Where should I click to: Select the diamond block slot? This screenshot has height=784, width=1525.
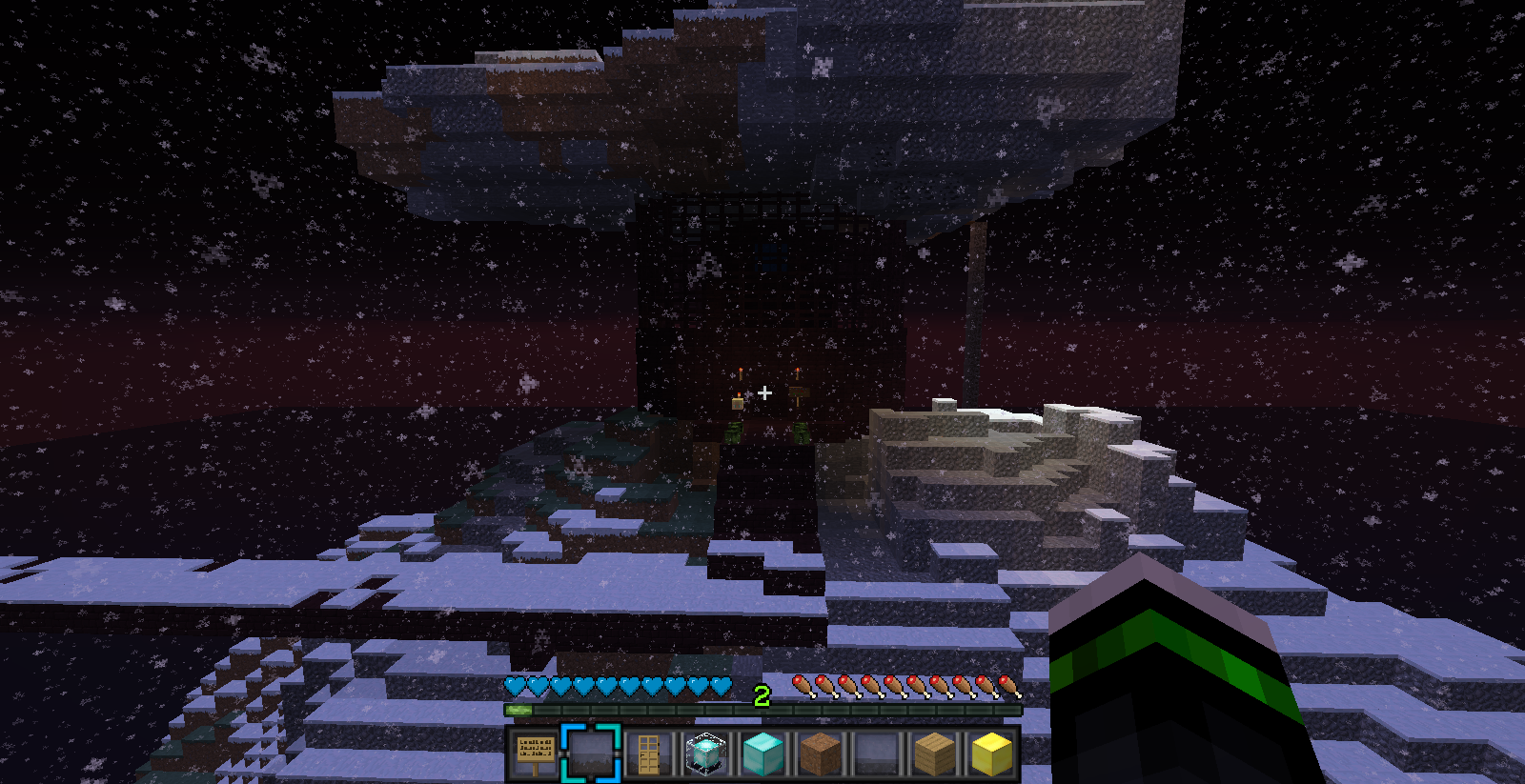click(763, 754)
